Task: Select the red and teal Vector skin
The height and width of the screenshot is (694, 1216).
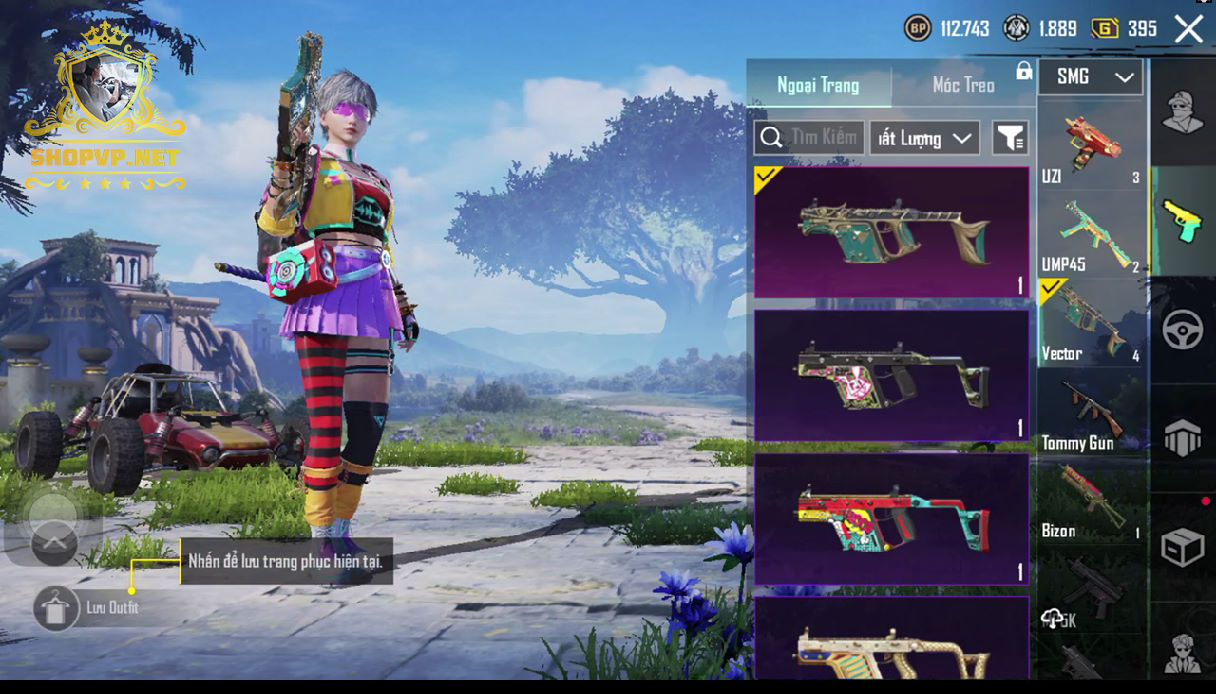Action: coord(890,519)
